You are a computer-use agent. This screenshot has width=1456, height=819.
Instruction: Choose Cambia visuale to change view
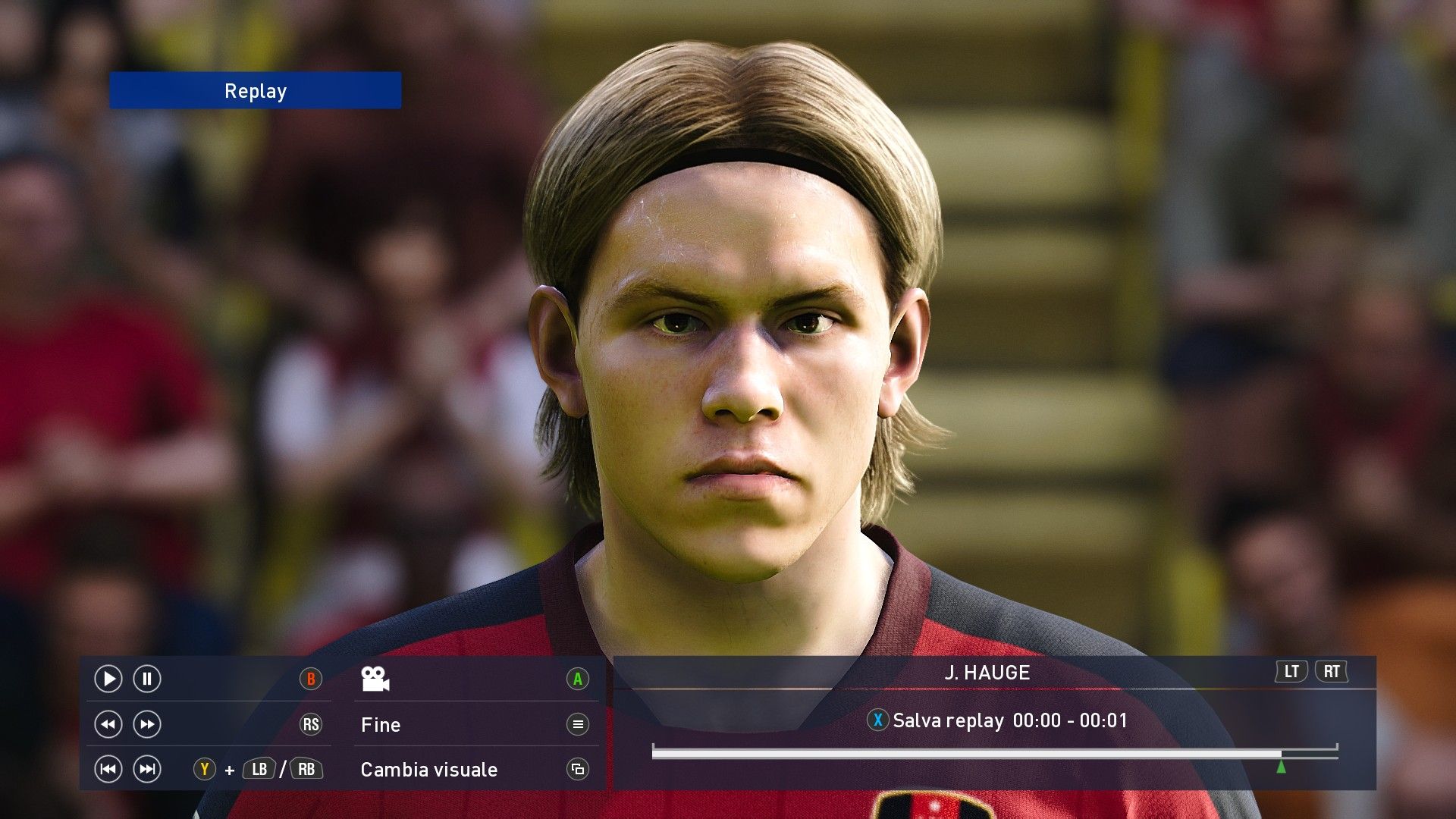click(x=429, y=770)
